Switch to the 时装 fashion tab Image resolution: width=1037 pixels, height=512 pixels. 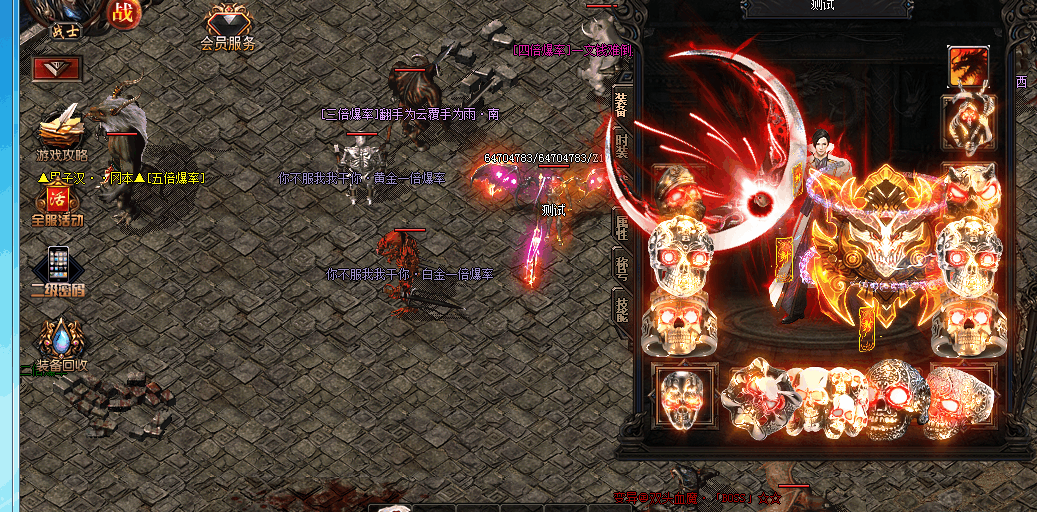pos(622,147)
